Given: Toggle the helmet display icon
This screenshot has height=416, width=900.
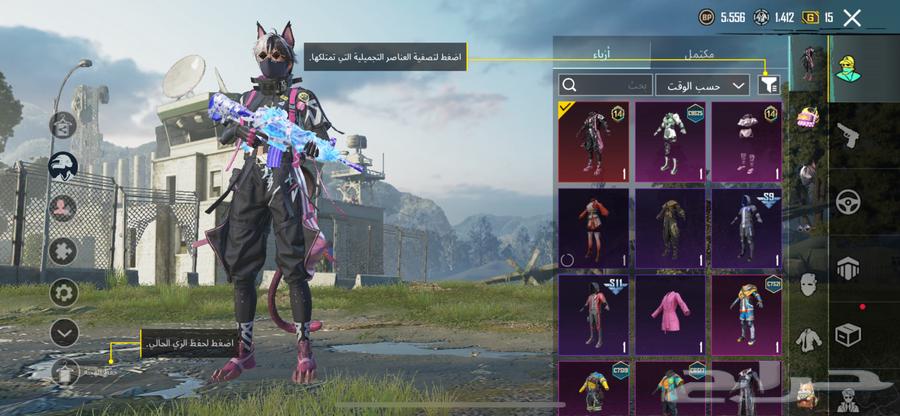Looking at the screenshot, I should coord(64,167).
